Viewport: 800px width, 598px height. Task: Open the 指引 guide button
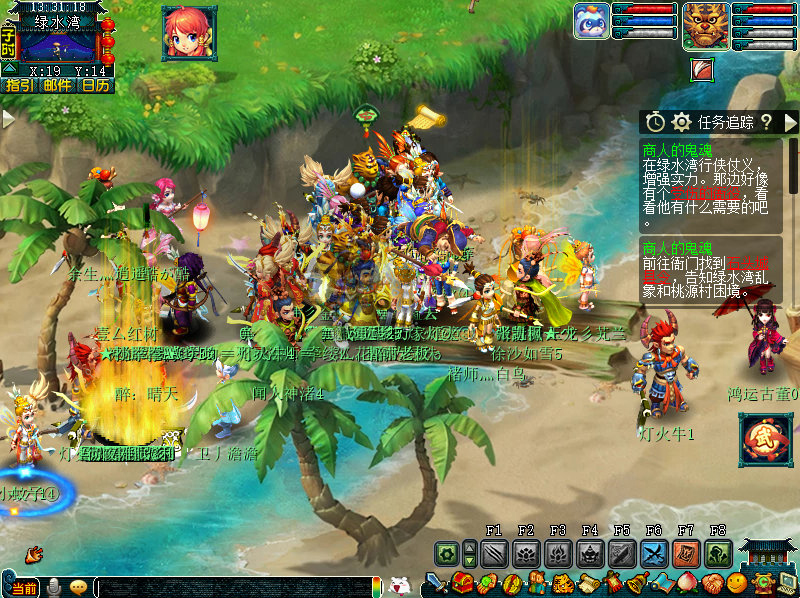pos(18,86)
